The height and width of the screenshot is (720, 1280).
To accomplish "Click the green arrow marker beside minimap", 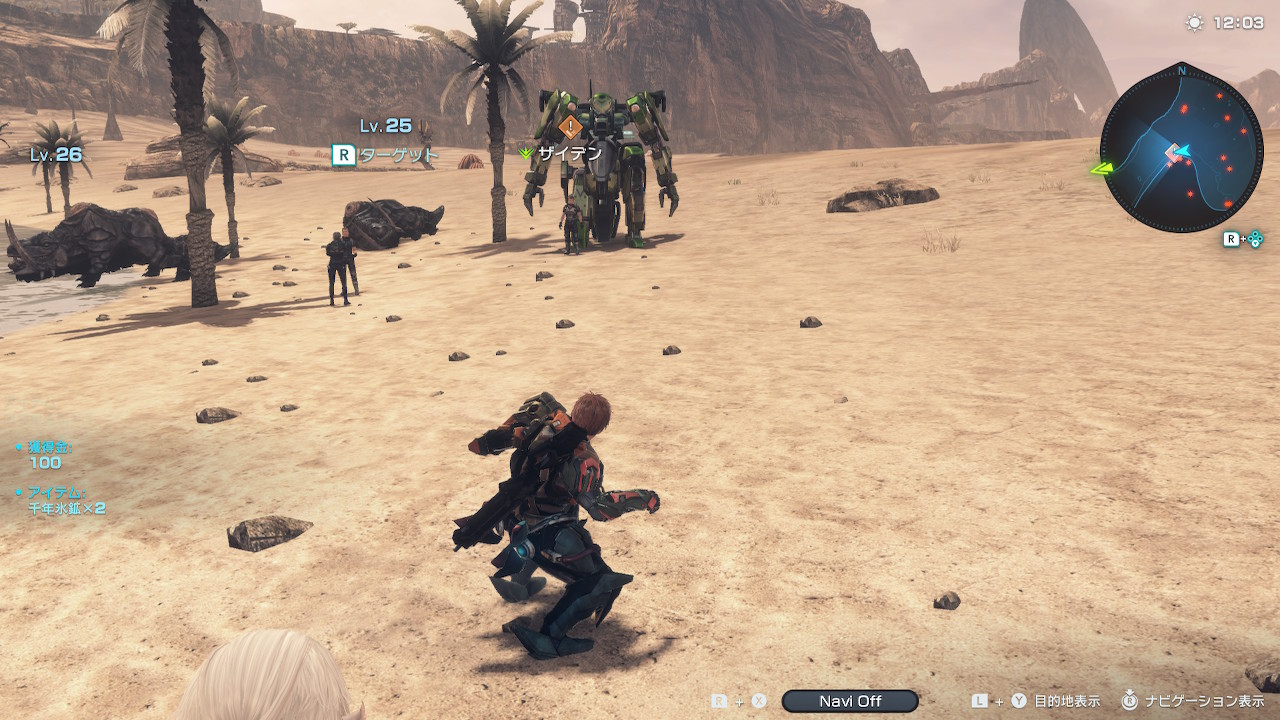I will (1102, 169).
